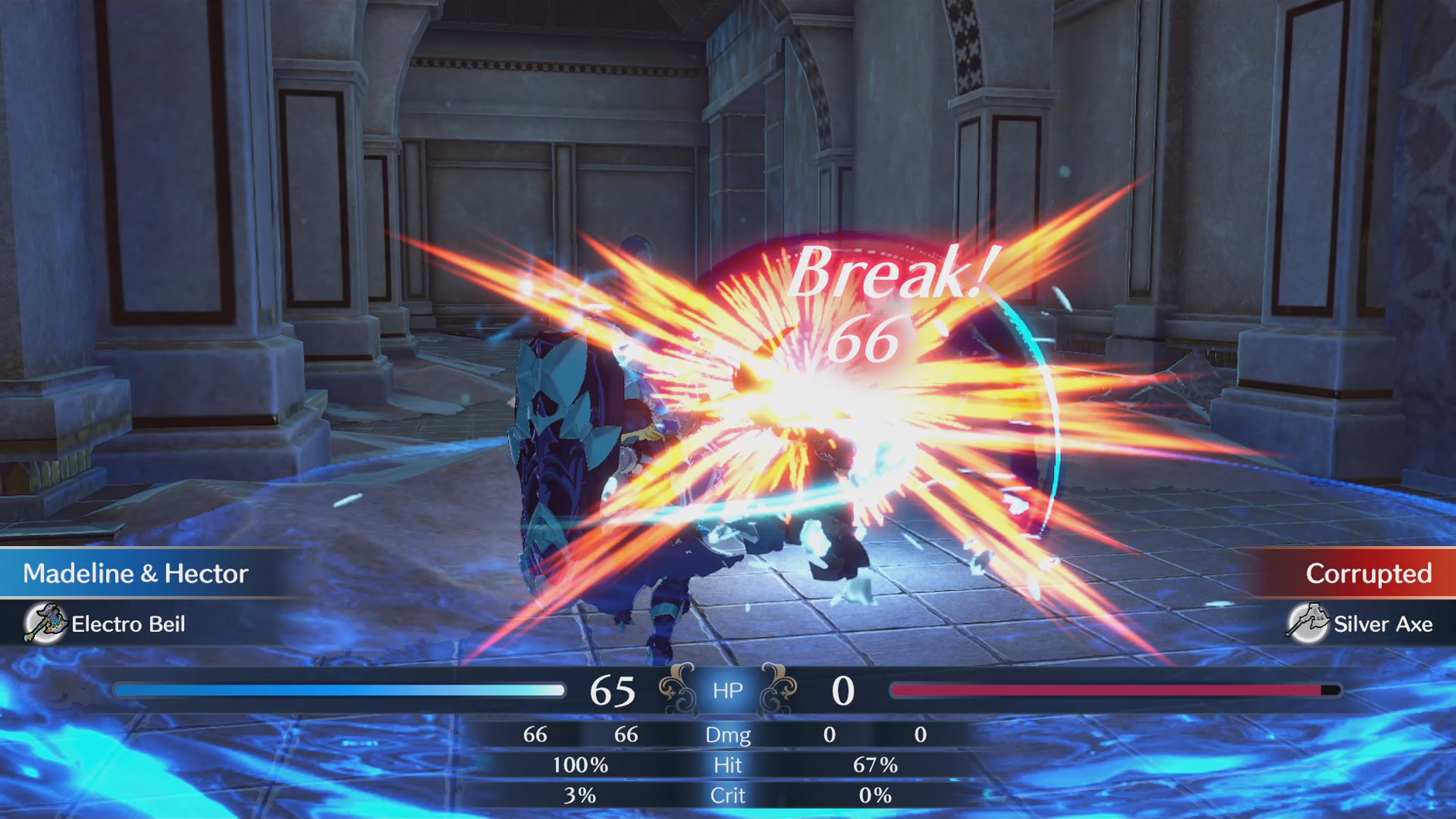Click the Madeline & Hector name banner
The width and height of the screenshot is (1456, 819).
[x=135, y=574]
